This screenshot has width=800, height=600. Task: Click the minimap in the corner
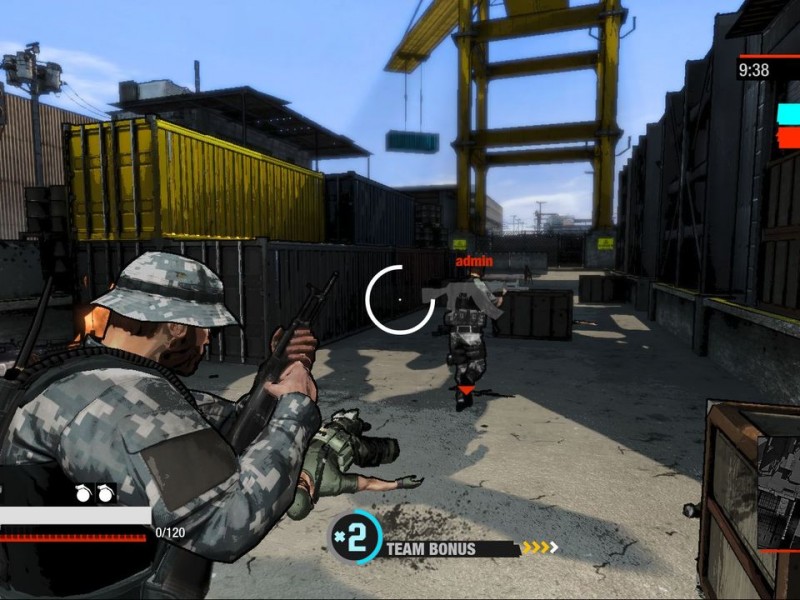[779, 492]
